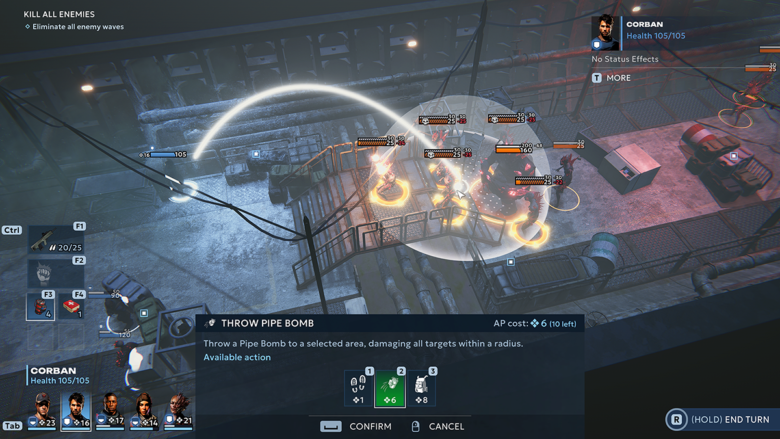Pick the backpack action costing 8 AP
Screen dimensions: 780x439
pyautogui.click(x=421, y=388)
